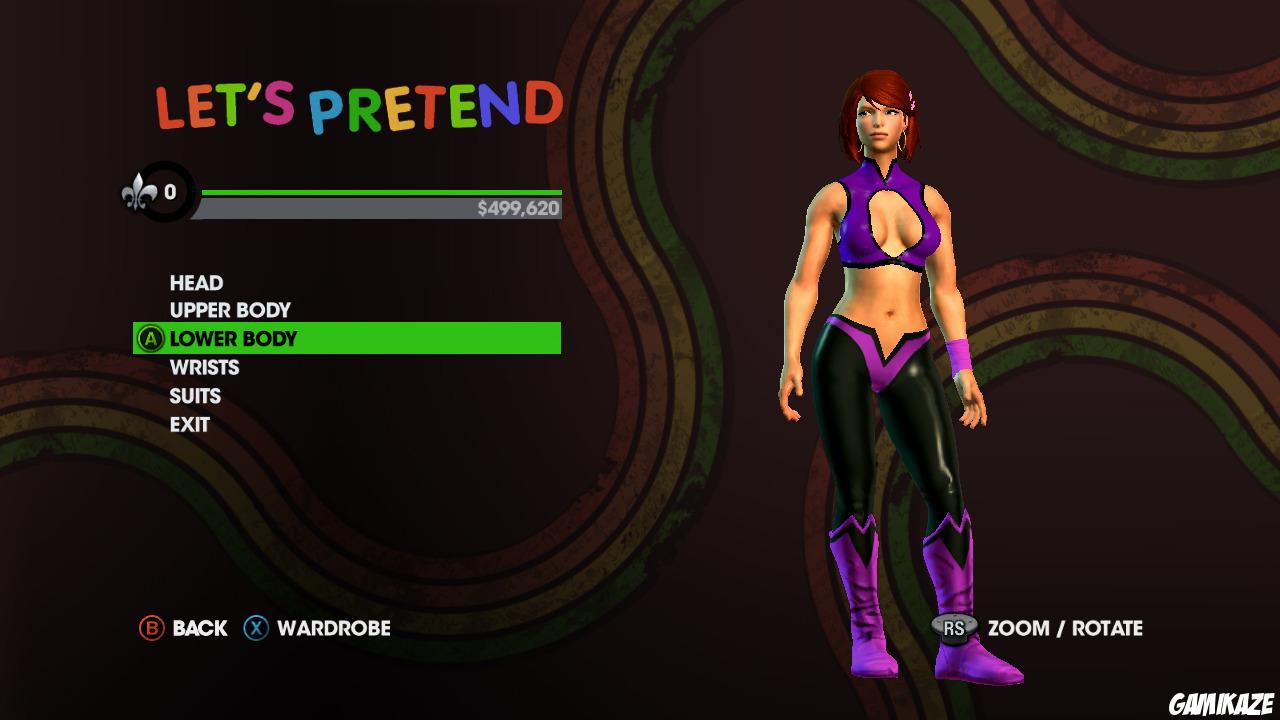
Task: Select EXIT to leave the store
Action: coord(188,424)
